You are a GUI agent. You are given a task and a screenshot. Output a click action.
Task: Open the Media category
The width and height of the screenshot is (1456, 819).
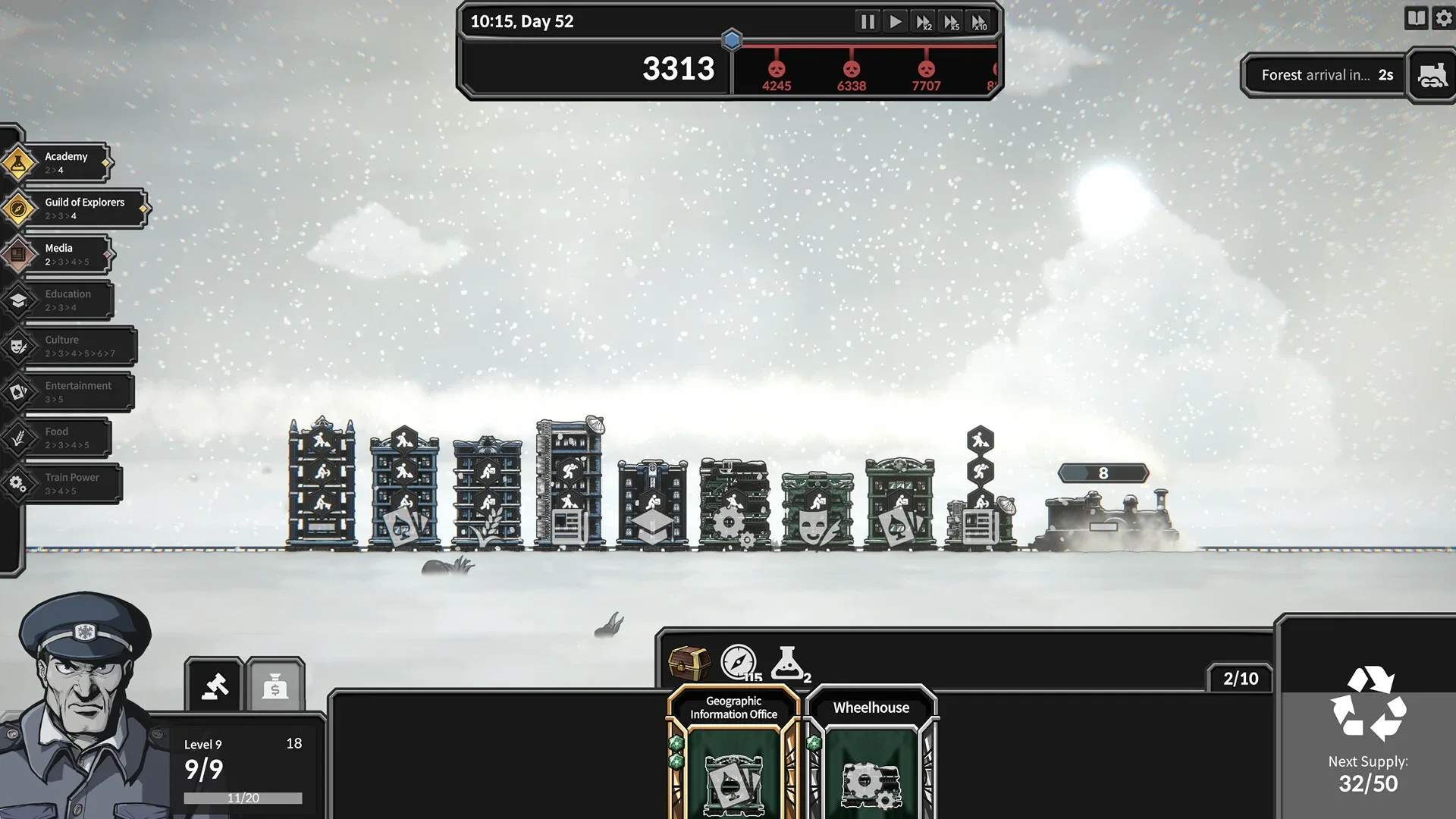[x=64, y=254]
